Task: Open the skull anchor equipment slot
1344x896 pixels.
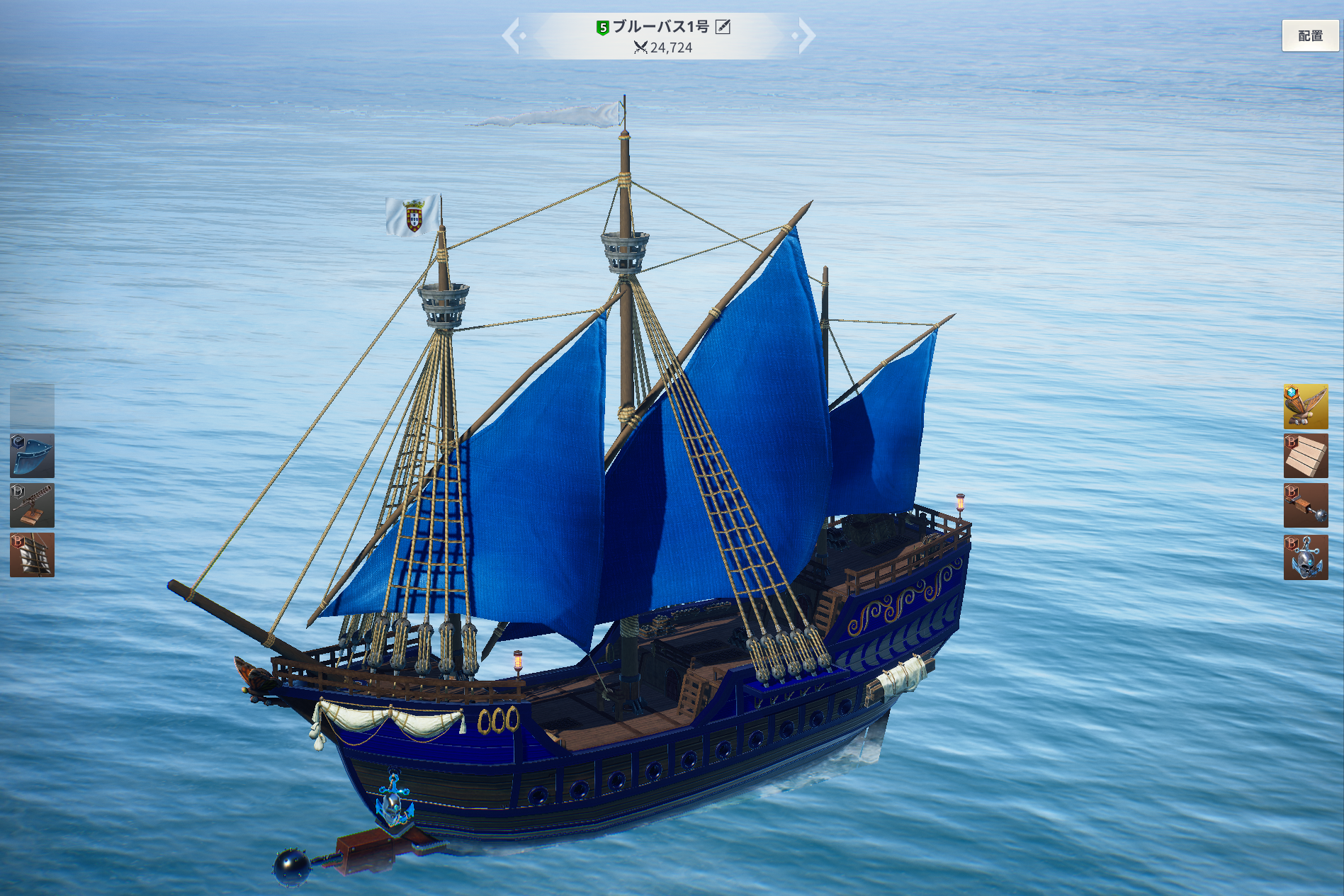Action: click(1305, 557)
